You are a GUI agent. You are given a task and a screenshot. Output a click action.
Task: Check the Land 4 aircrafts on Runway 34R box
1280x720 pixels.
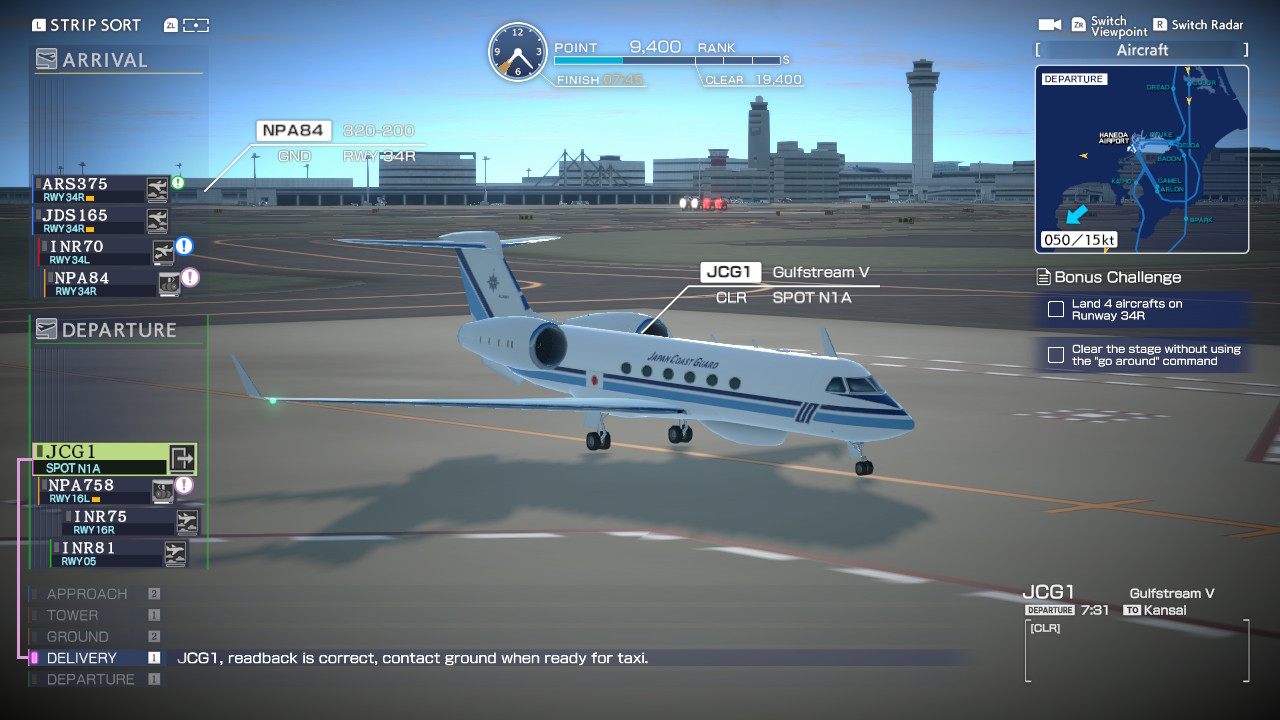click(x=1056, y=310)
